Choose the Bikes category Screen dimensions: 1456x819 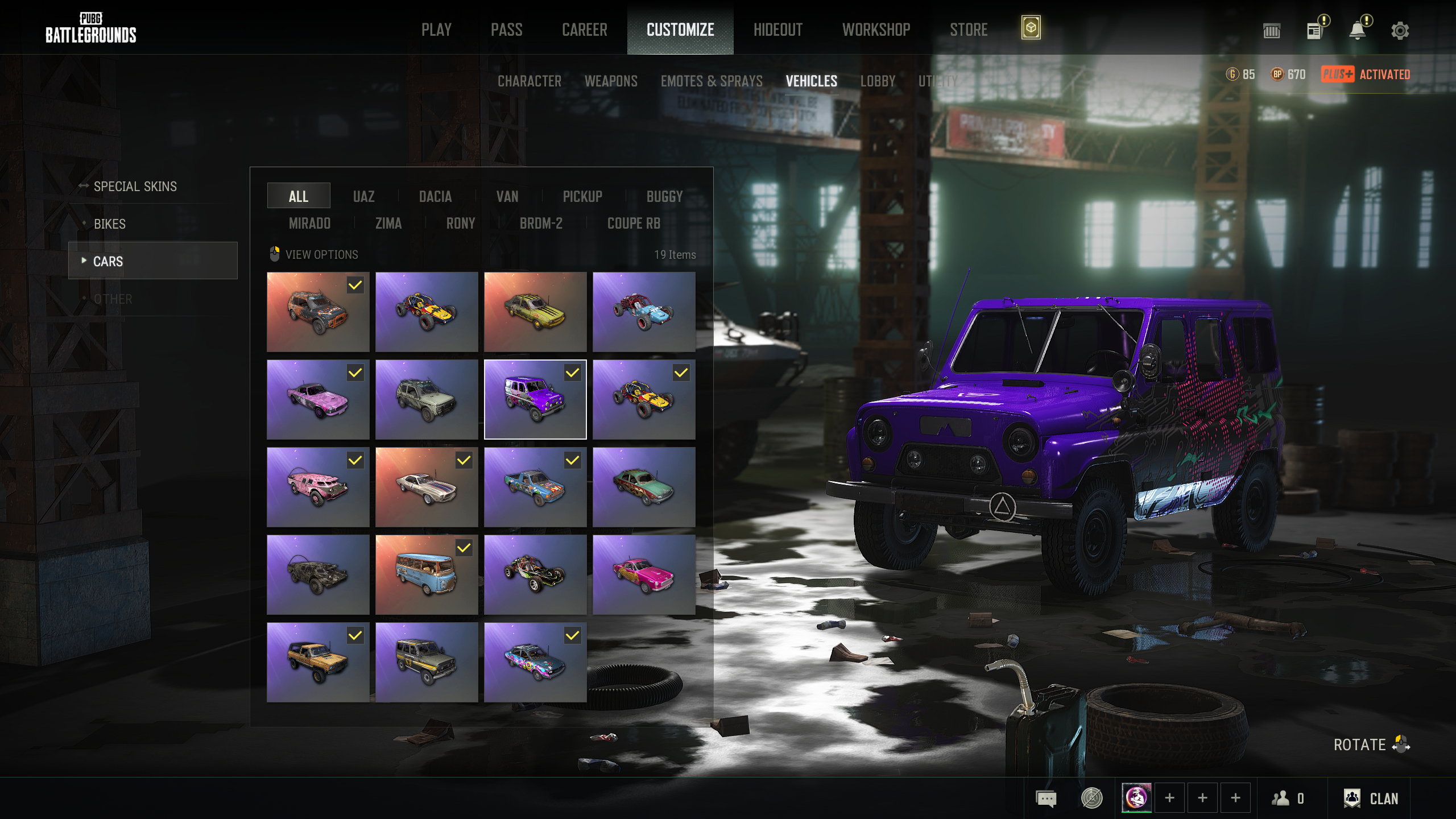110,224
